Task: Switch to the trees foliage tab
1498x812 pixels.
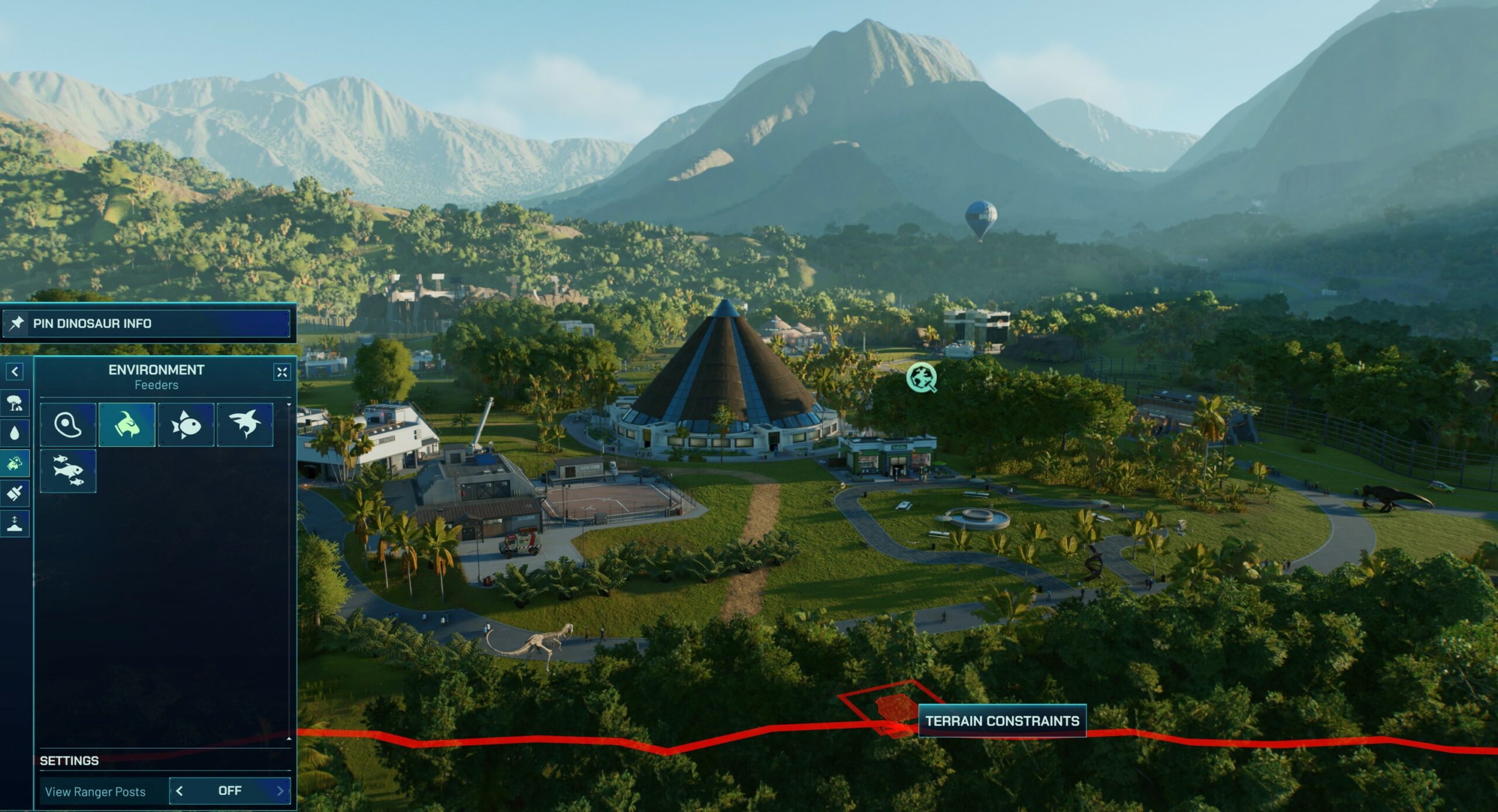Action: click(x=15, y=403)
